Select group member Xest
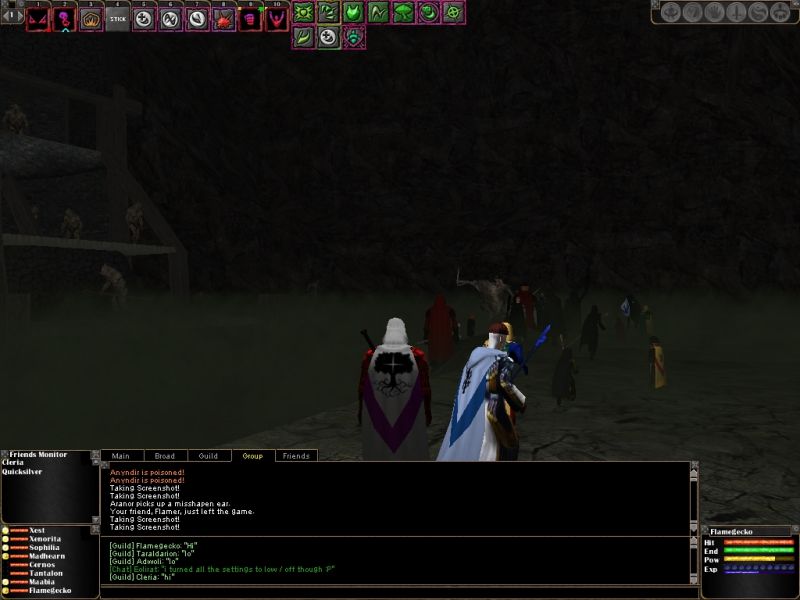Viewport: 800px width, 600px height. [37, 530]
